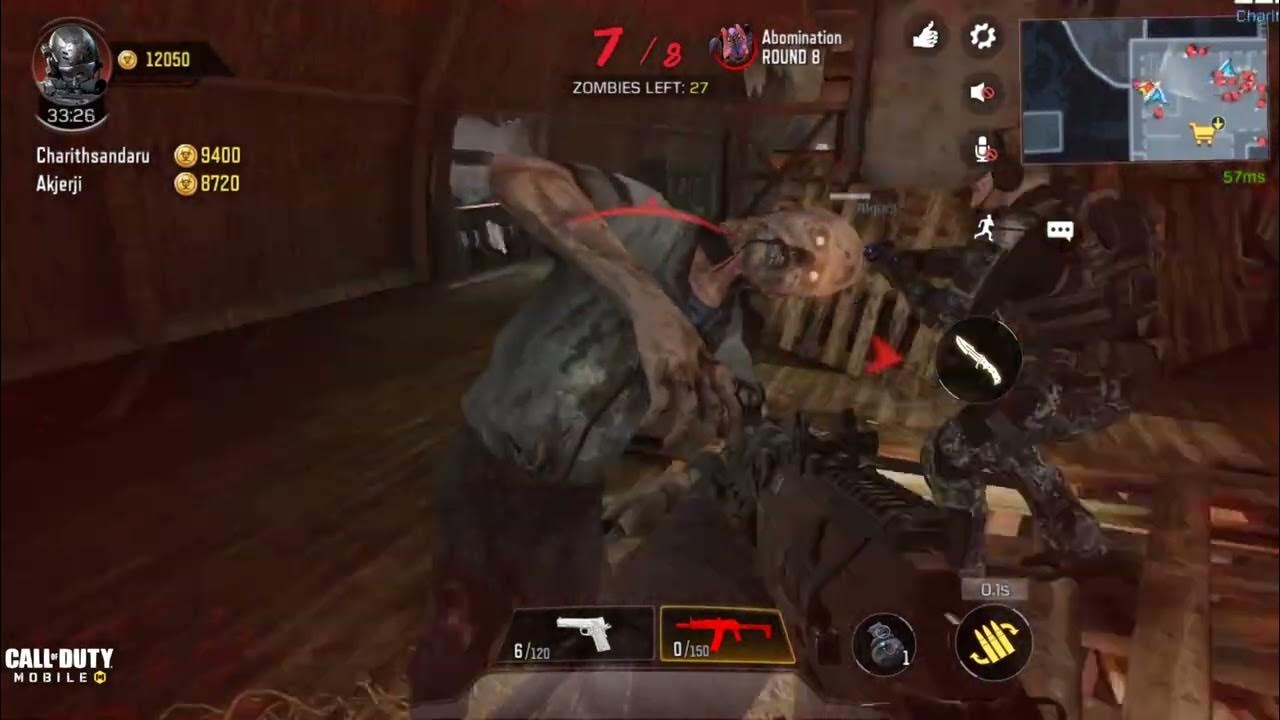Image resolution: width=1280 pixels, height=720 pixels.
Task: Tap the running sprint icon
Action: [986, 229]
